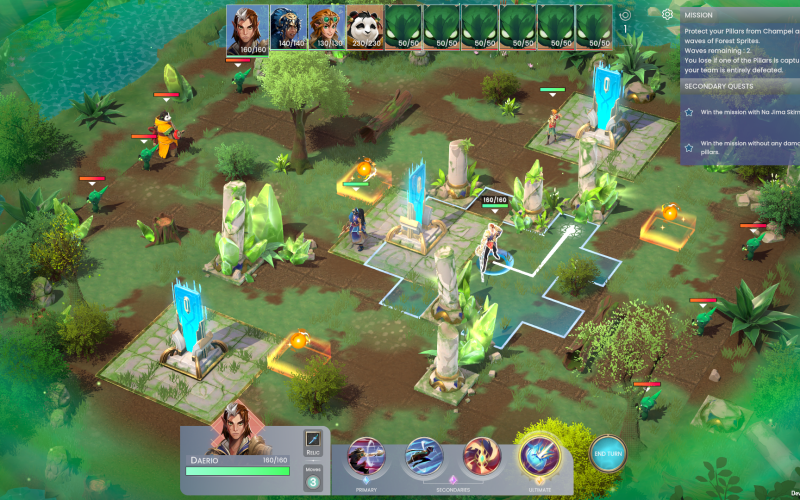
Task: Open the Relic slot
Action: click(x=314, y=441)
